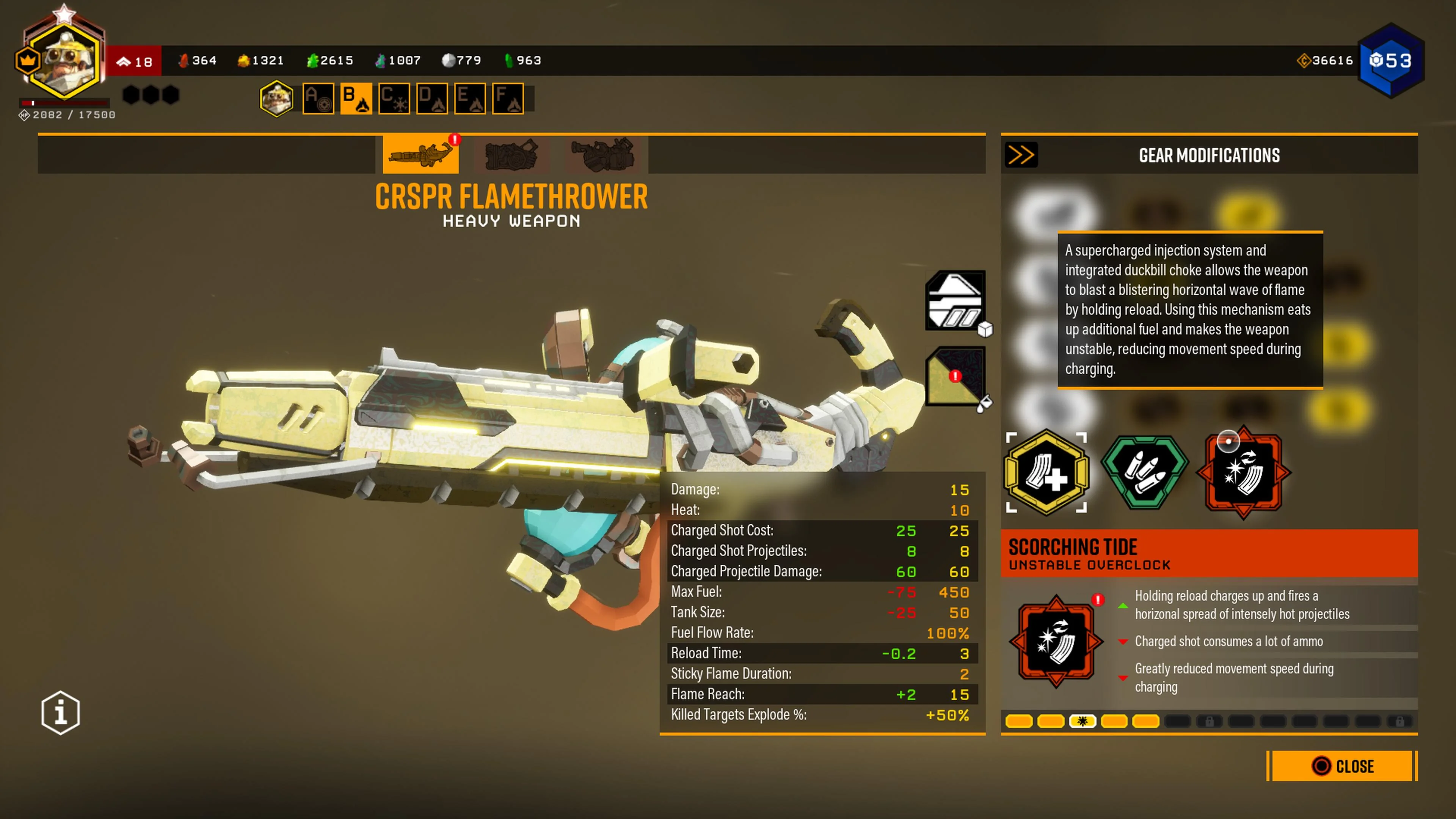Select the red Scorching Tide overclock

(x=1243, y=472)
